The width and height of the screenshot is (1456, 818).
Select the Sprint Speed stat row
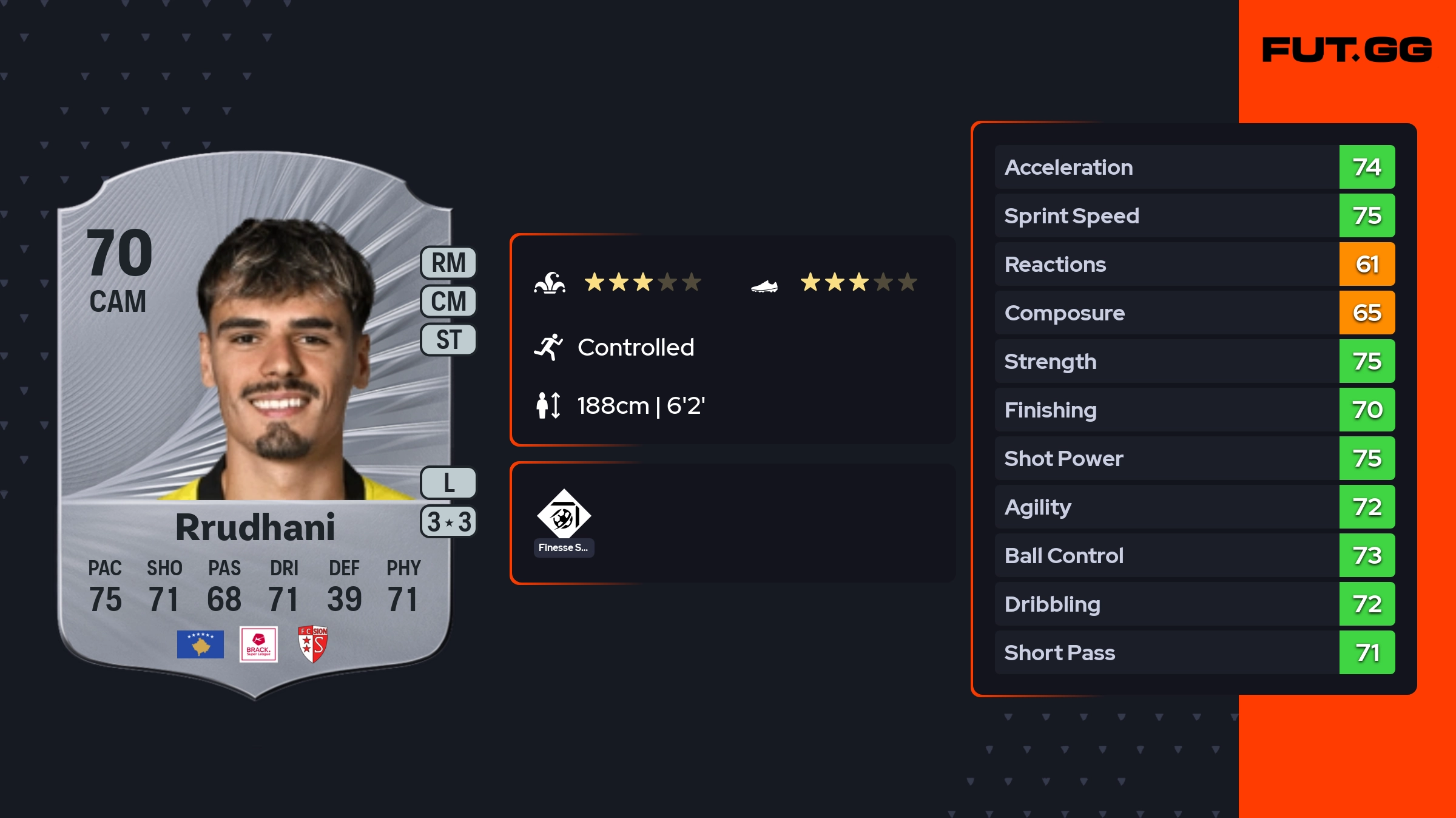pyautogui.click(x=1194, y=215)
